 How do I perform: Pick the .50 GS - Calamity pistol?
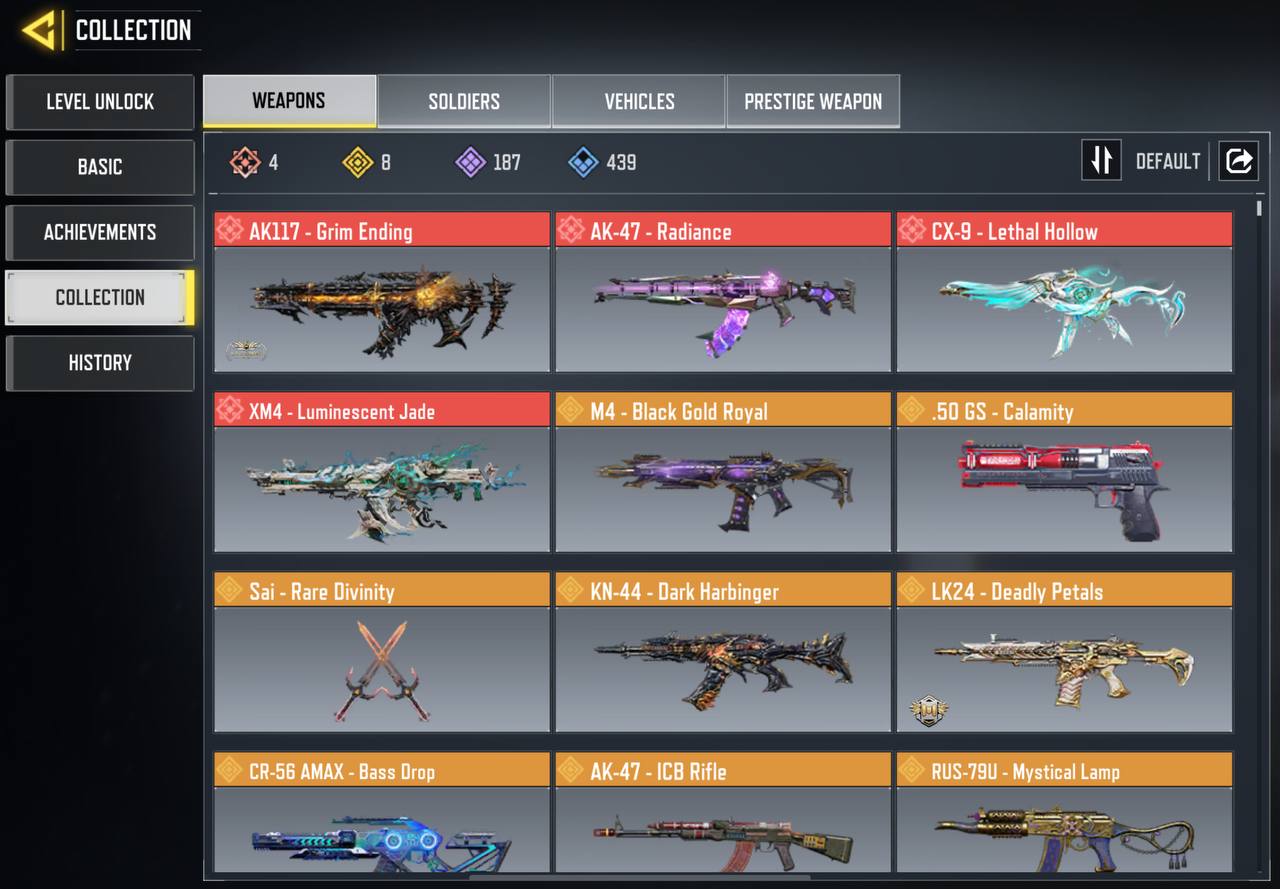1064,472
